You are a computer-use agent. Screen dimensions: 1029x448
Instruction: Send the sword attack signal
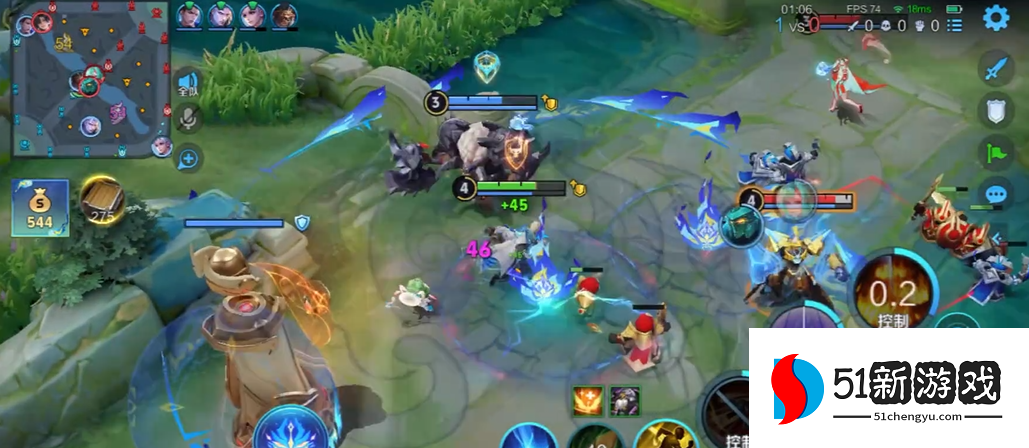click(994, 71)
